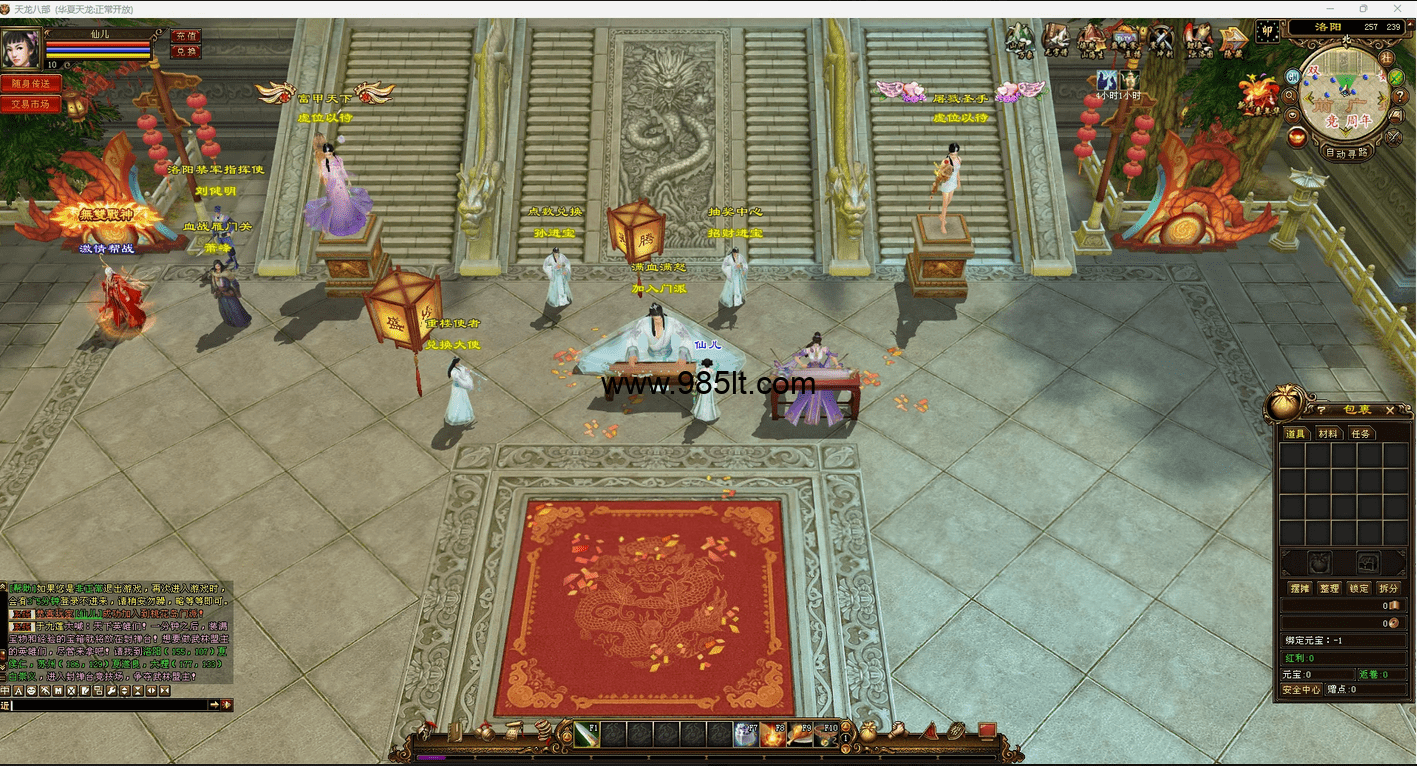
Task: Use the F1 sword skill slot
Action: pos(586,735)
